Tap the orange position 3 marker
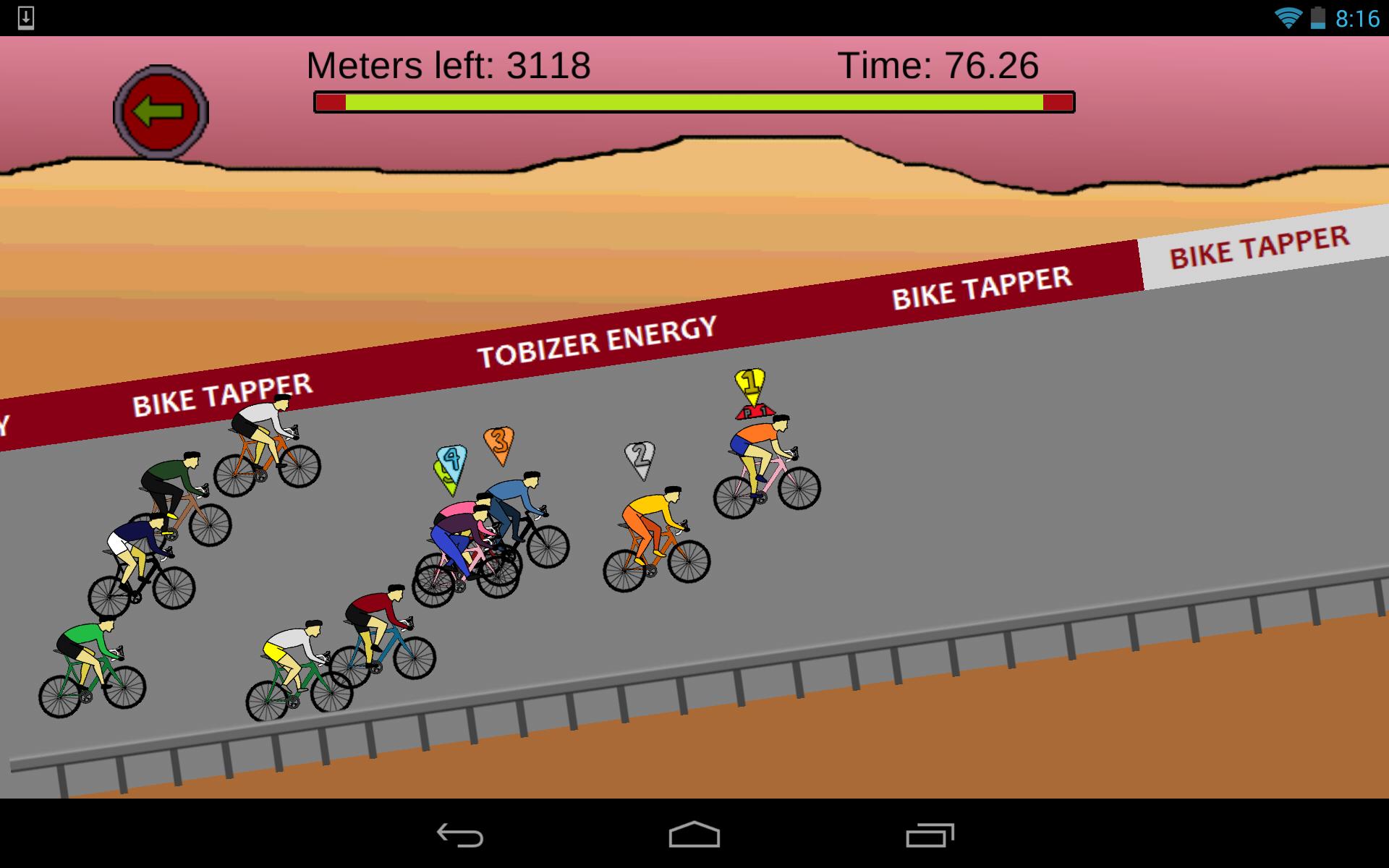Viewport: 1389px width, 868px height. (x=500, y=443)
